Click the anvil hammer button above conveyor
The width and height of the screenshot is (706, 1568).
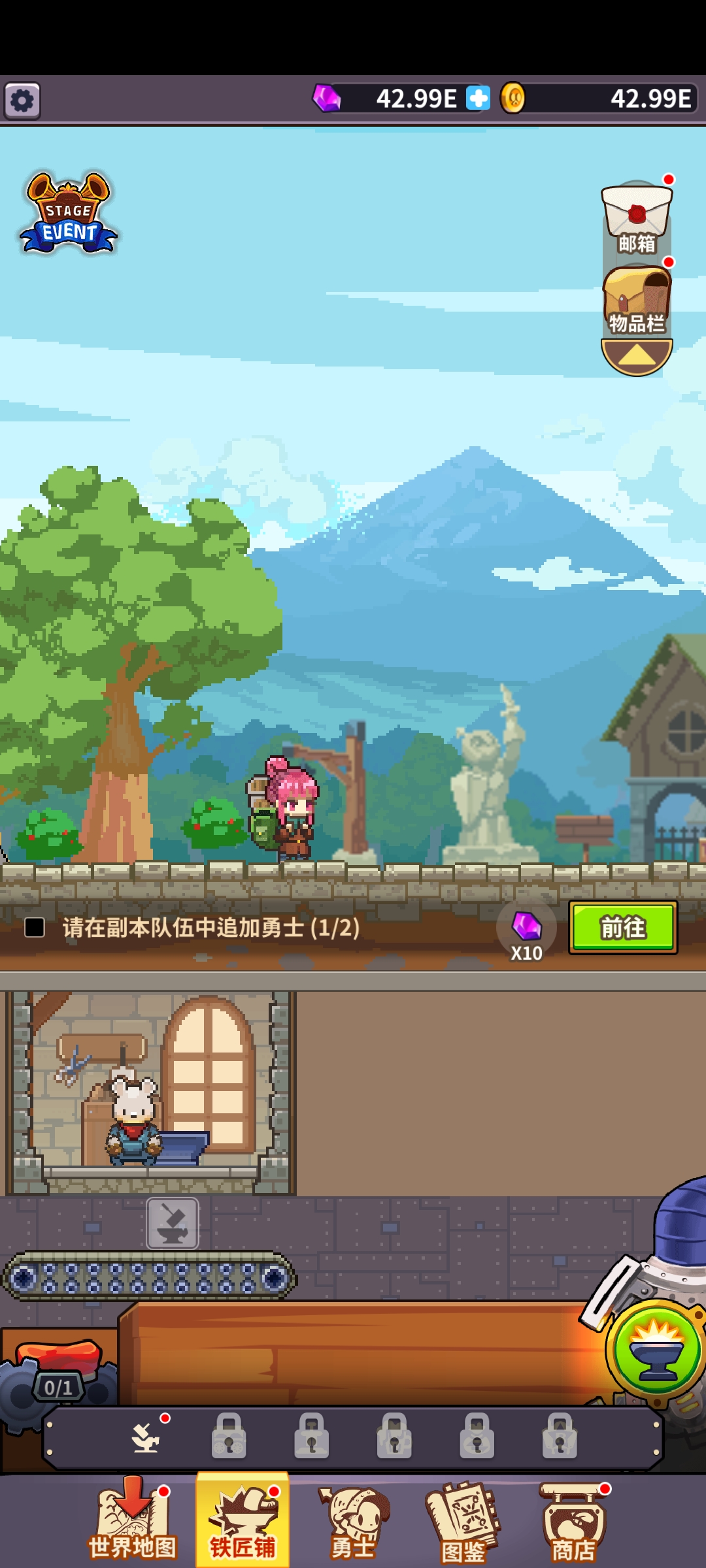pyautogui.click(x=173, y=1224)
